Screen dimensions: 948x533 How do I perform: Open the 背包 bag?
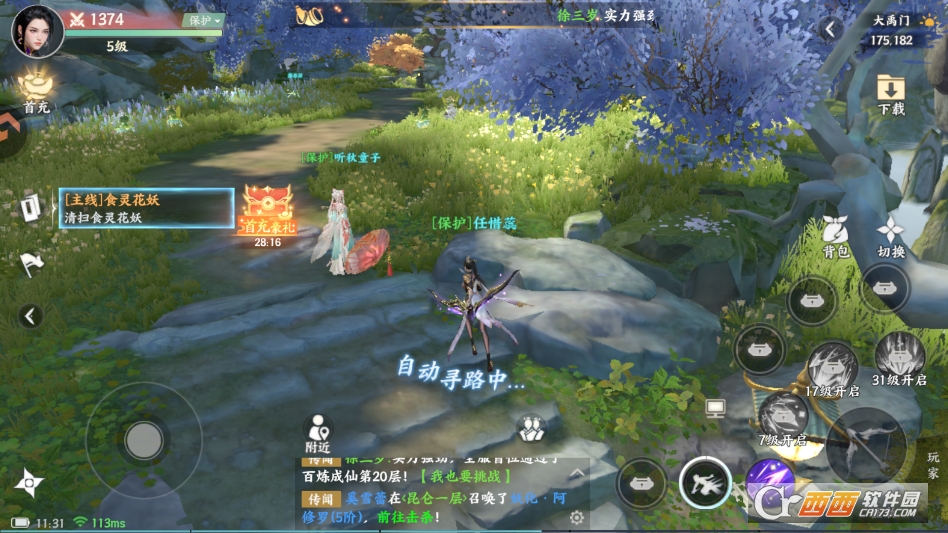click(x=836, y=234)
